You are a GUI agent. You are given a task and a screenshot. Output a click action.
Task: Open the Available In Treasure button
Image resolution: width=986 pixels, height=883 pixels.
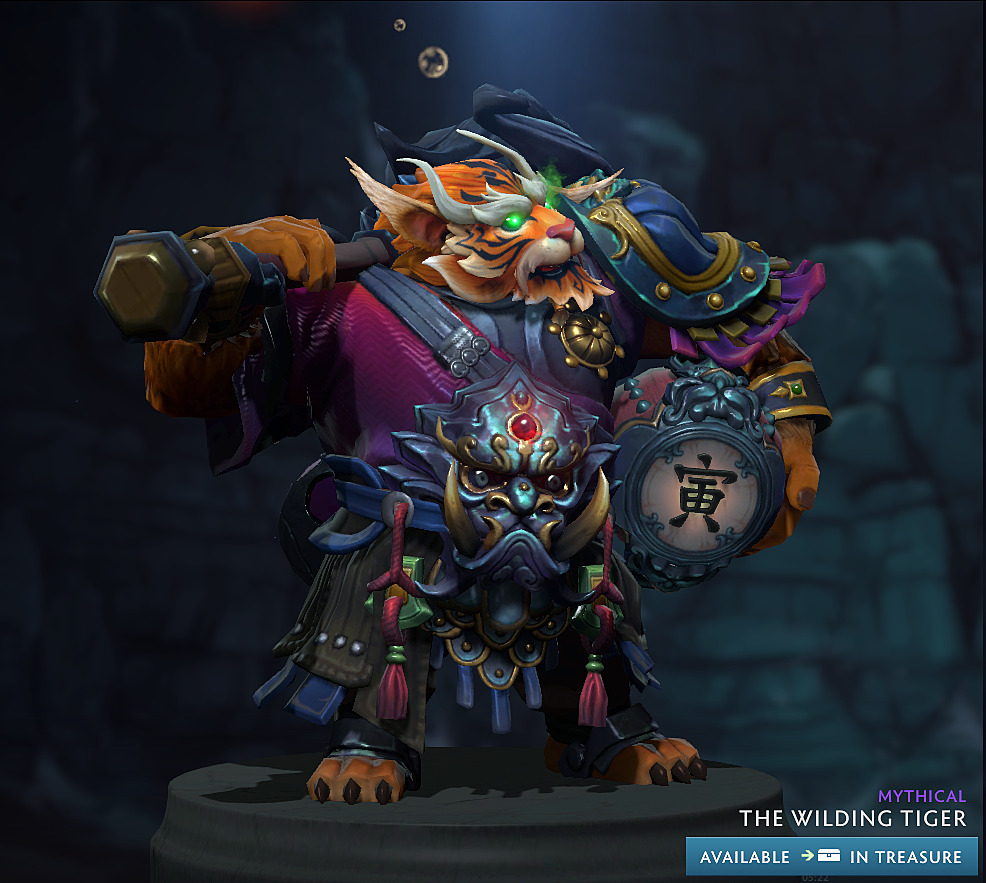831,857
